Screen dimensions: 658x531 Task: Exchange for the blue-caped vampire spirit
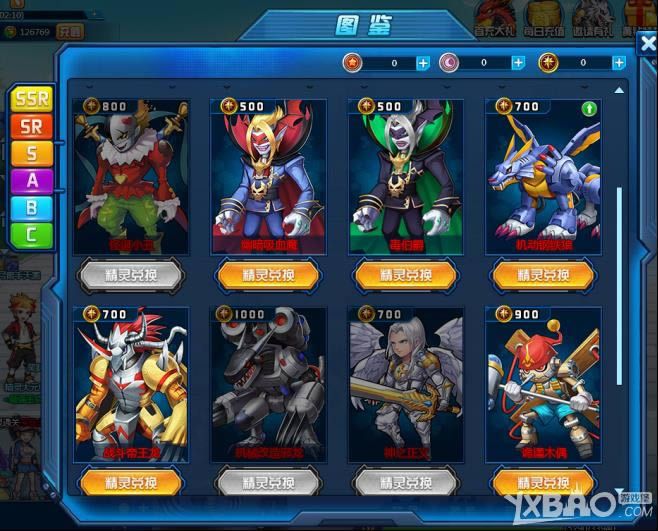point(266,274)
